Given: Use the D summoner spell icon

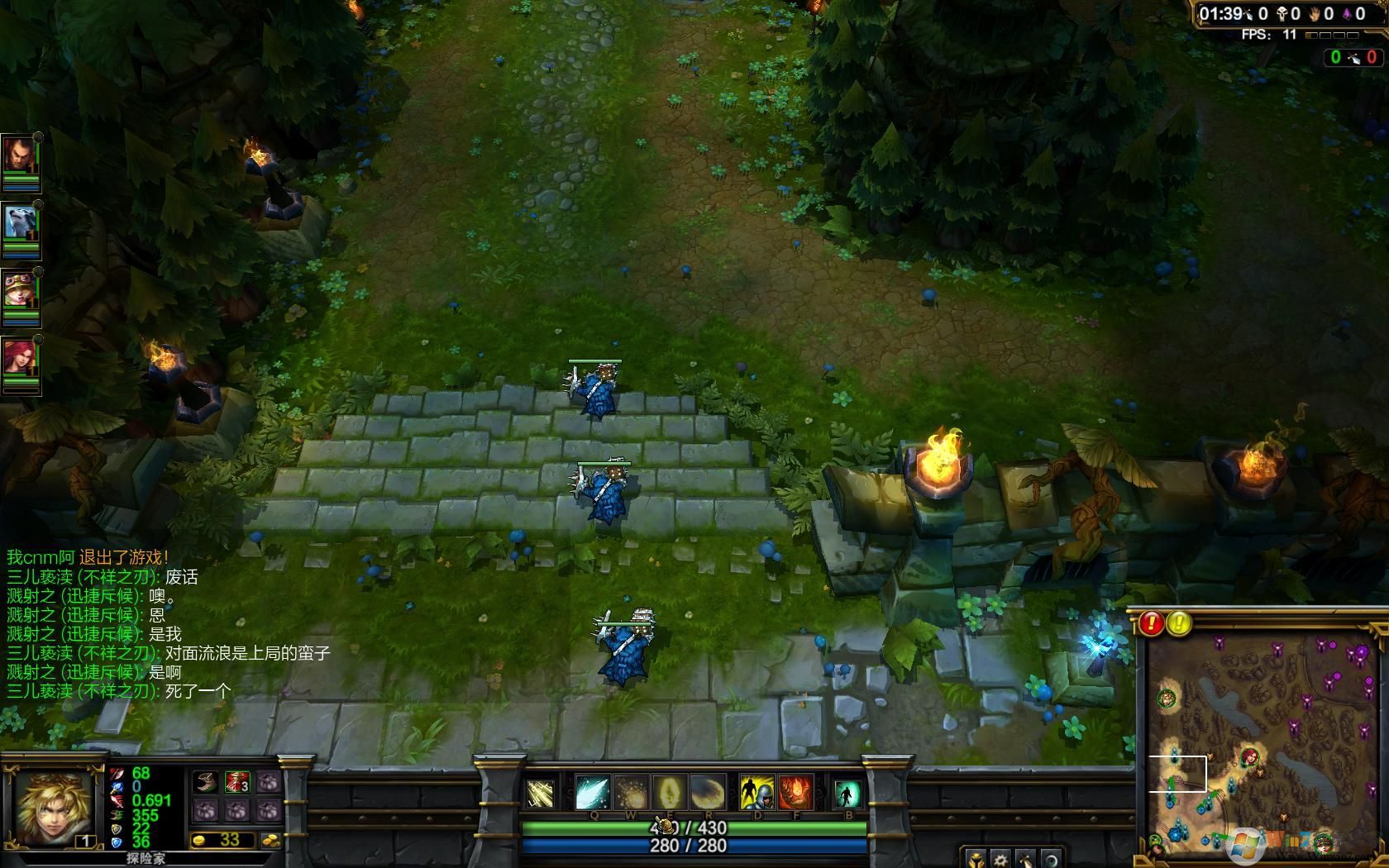Looking at the screenshot, I should [756, 791].
